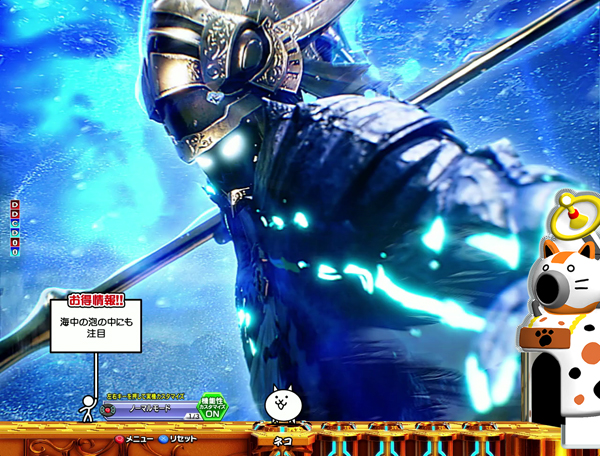Select the ノーマルモード mode bar
This screenshot has height=456, width=600.
tap(150, 409)
